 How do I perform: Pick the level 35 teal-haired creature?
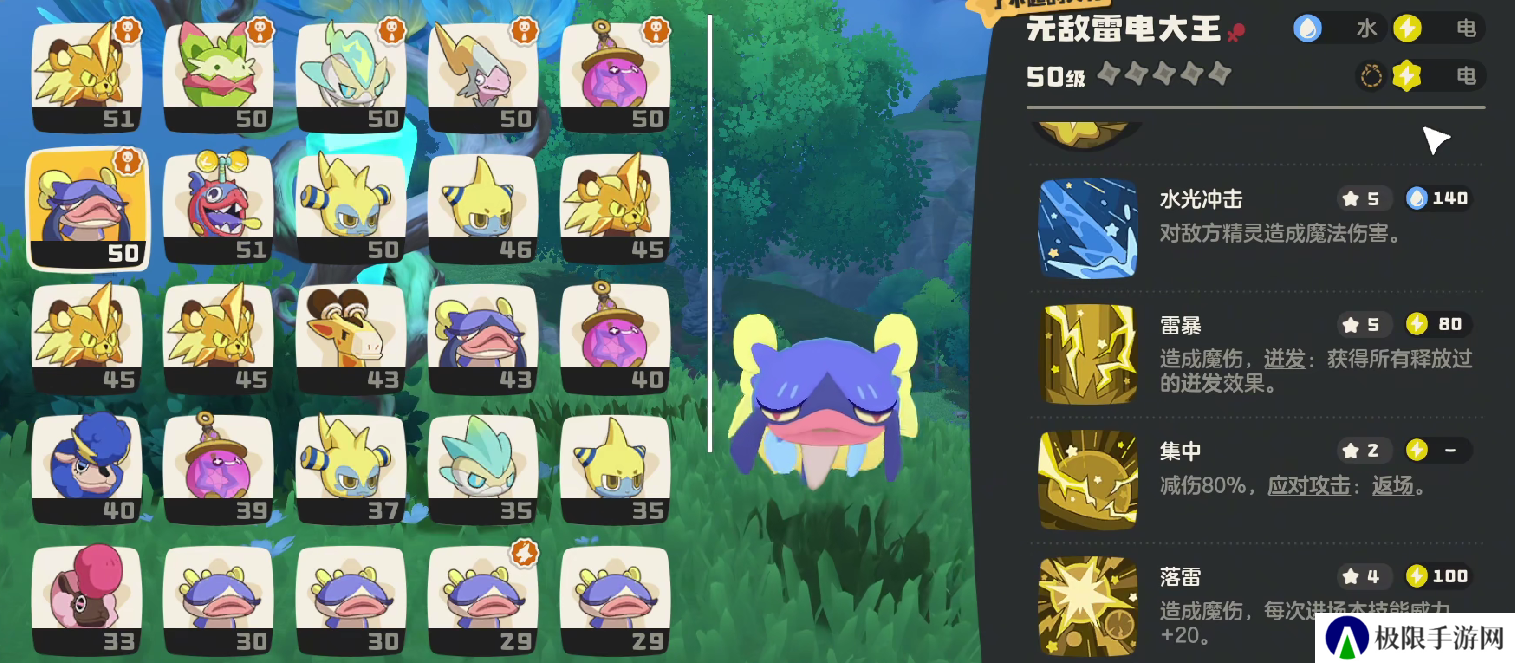click(x=483, y=469)
